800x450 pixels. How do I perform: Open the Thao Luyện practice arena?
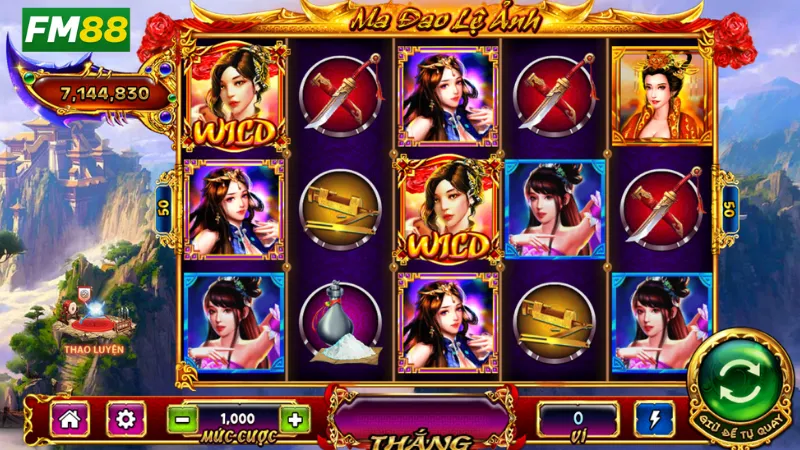point(92,322)
